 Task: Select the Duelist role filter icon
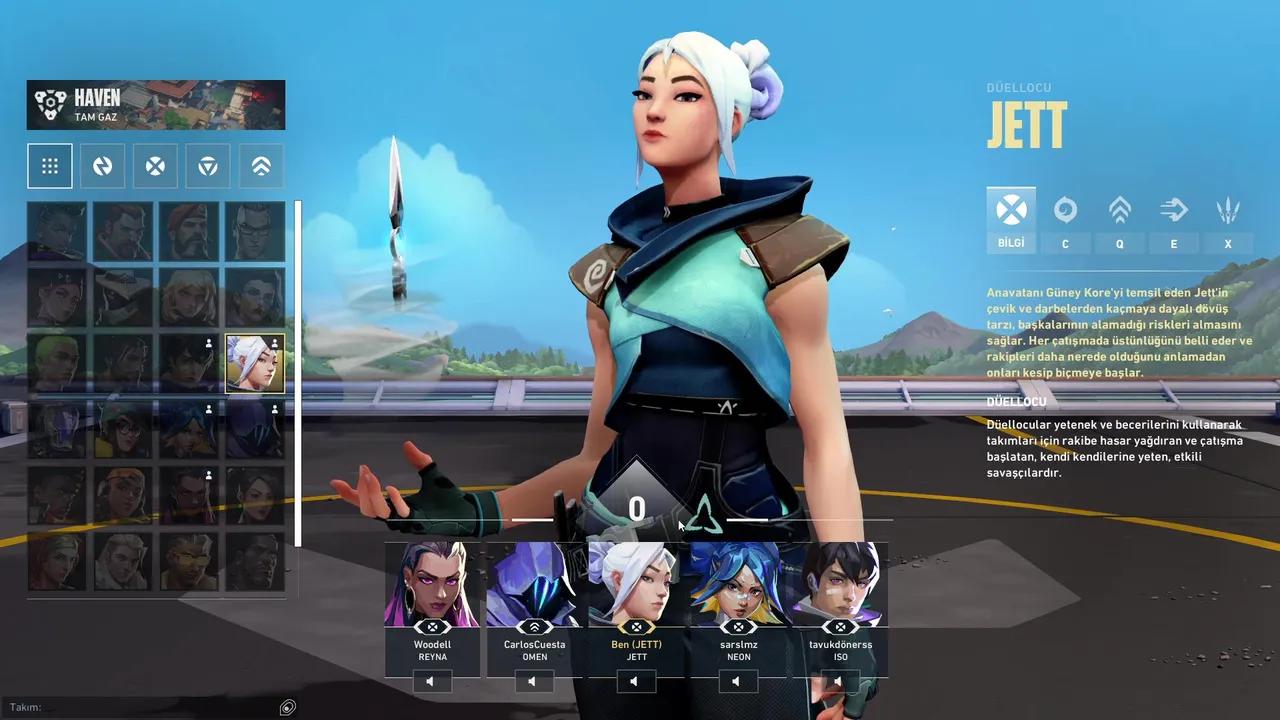coord(155,165)
